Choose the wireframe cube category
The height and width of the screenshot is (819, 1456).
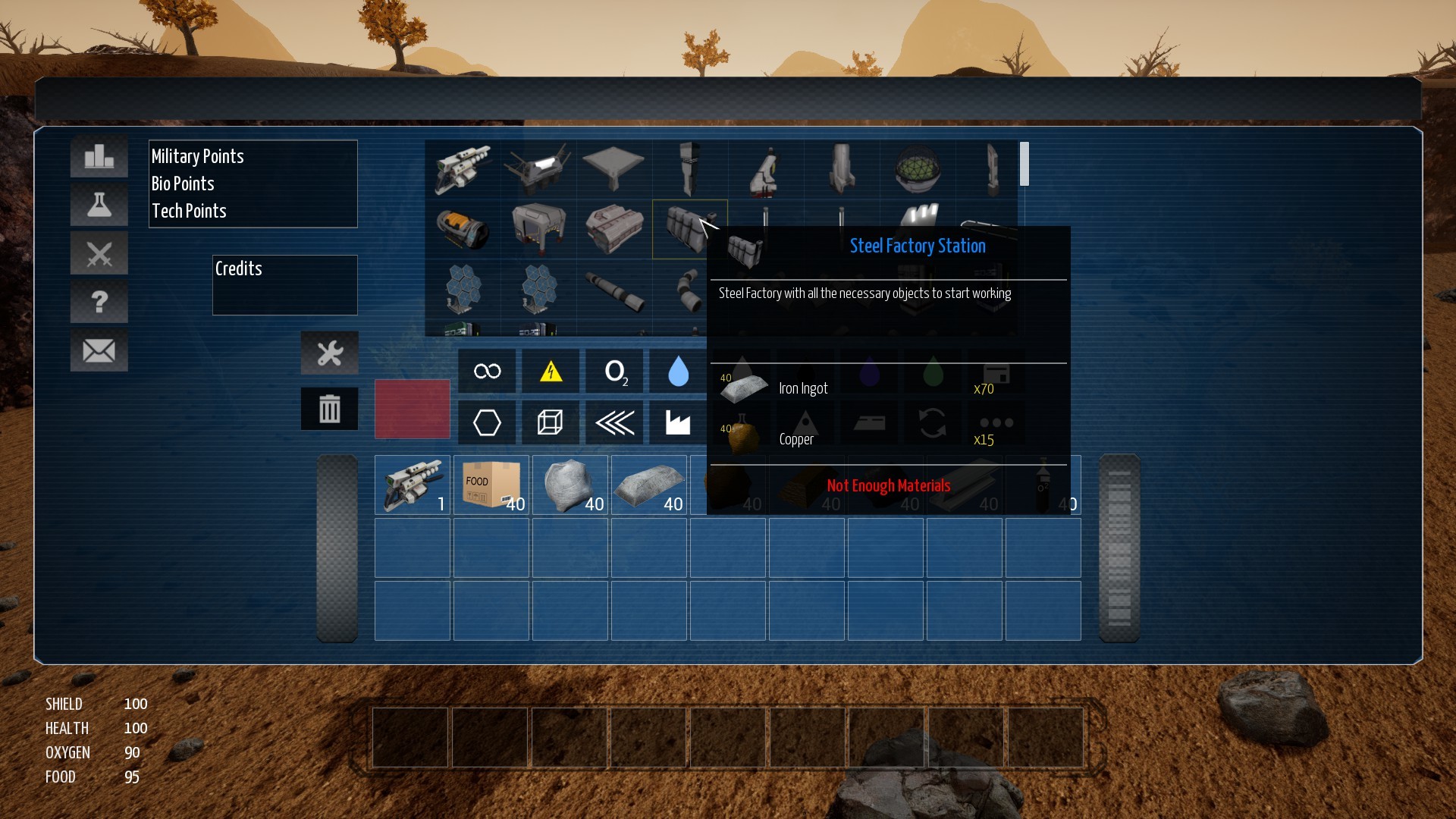[x=551, y=422]
